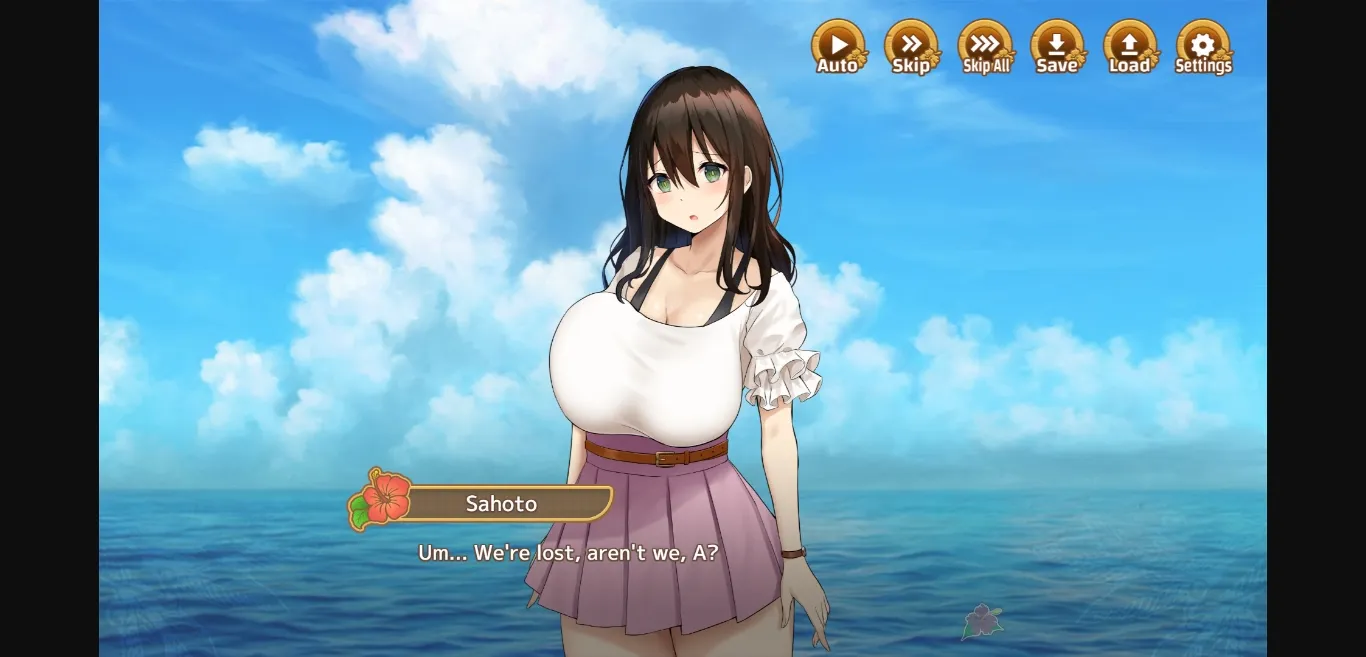1366x657 pixels.
Task: Open the Load menu
Action: (1130, 47)
